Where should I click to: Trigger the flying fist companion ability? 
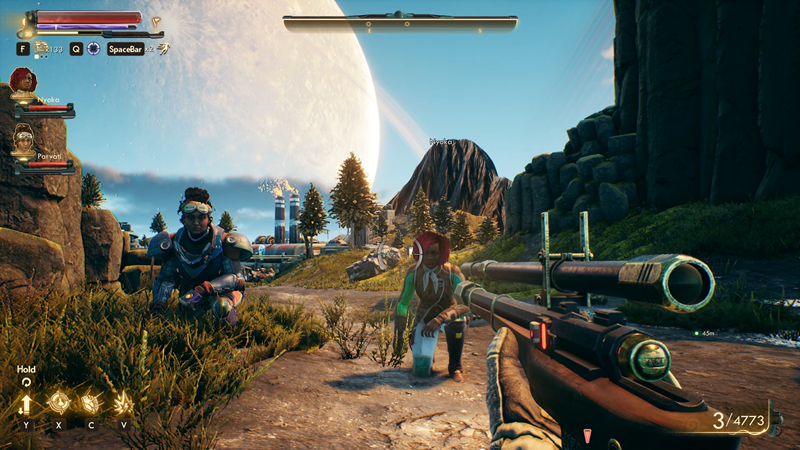click(x=90, y=403)
